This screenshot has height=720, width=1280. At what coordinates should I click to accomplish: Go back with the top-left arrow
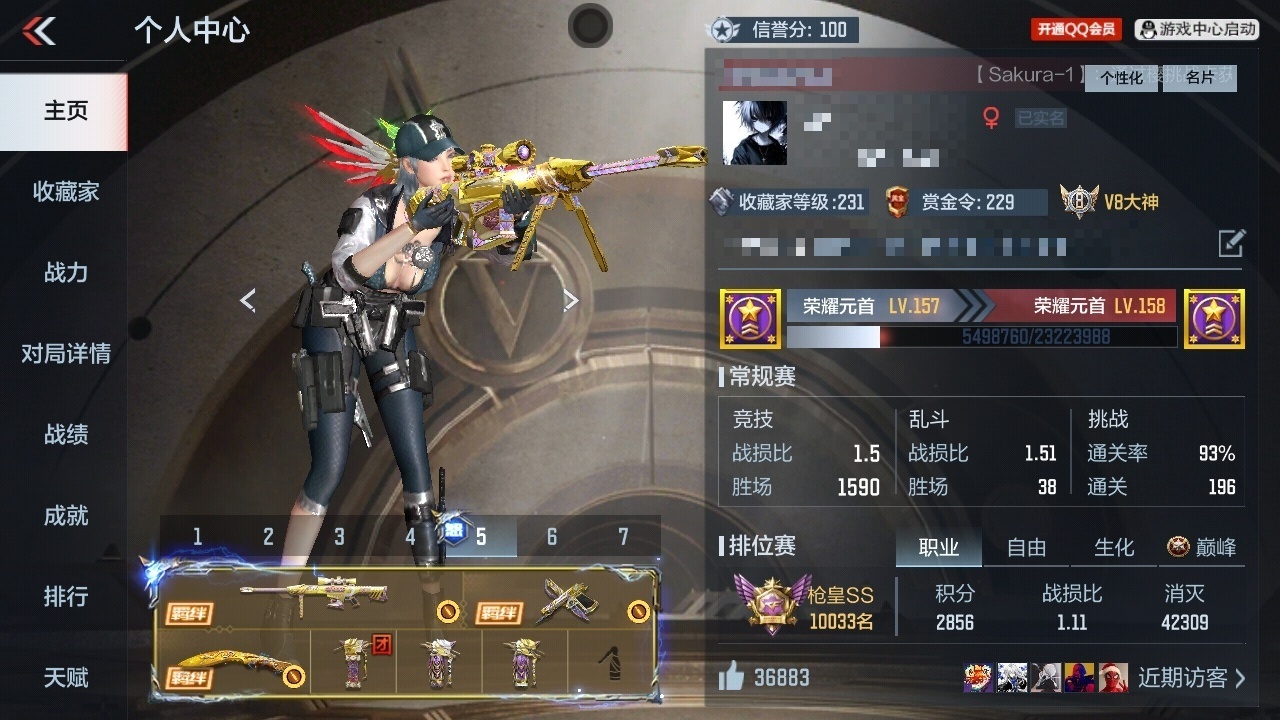[x=40, y=31]
